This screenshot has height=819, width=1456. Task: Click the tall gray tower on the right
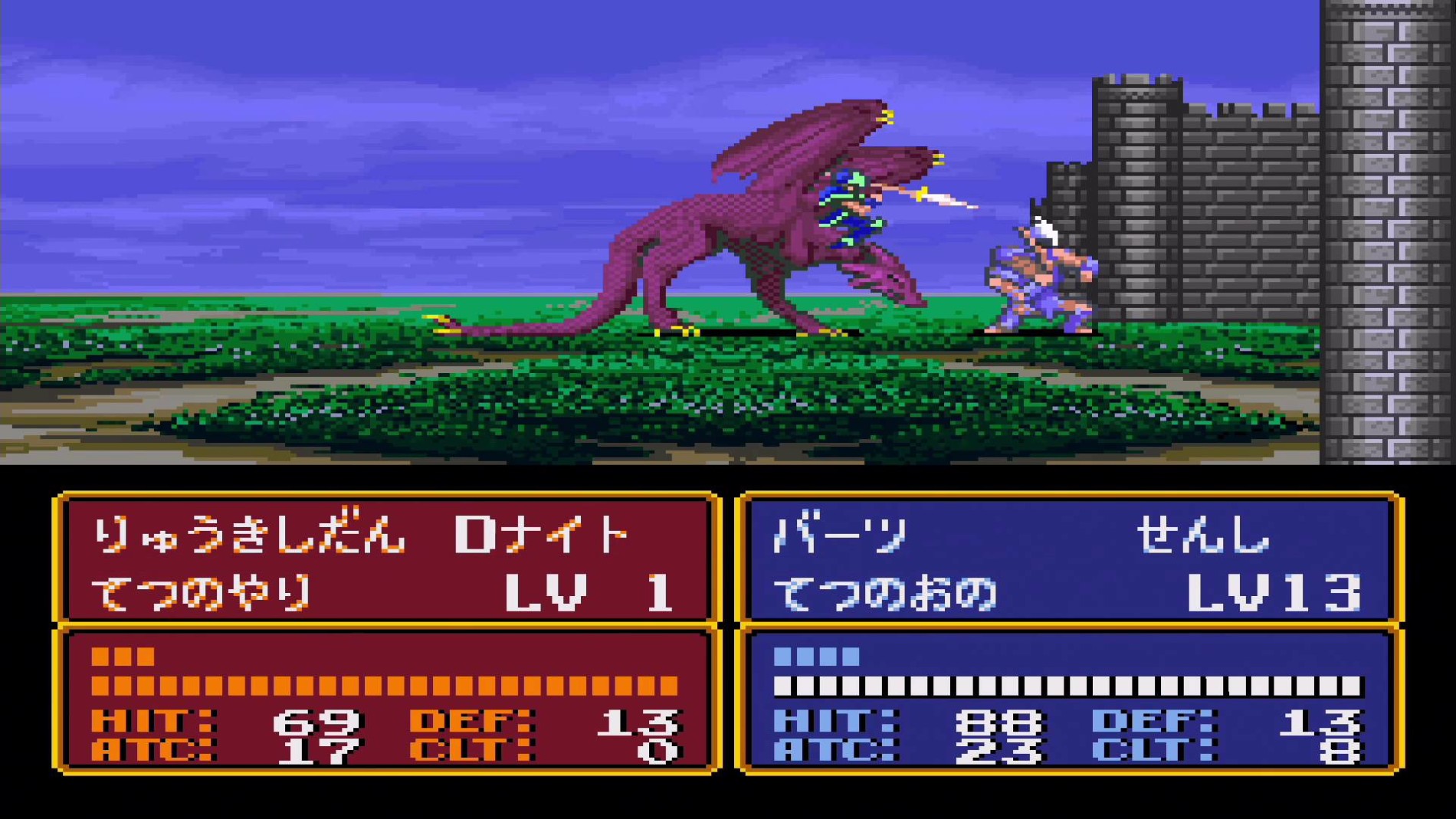pyautogui.click(x=1387, y=230)
